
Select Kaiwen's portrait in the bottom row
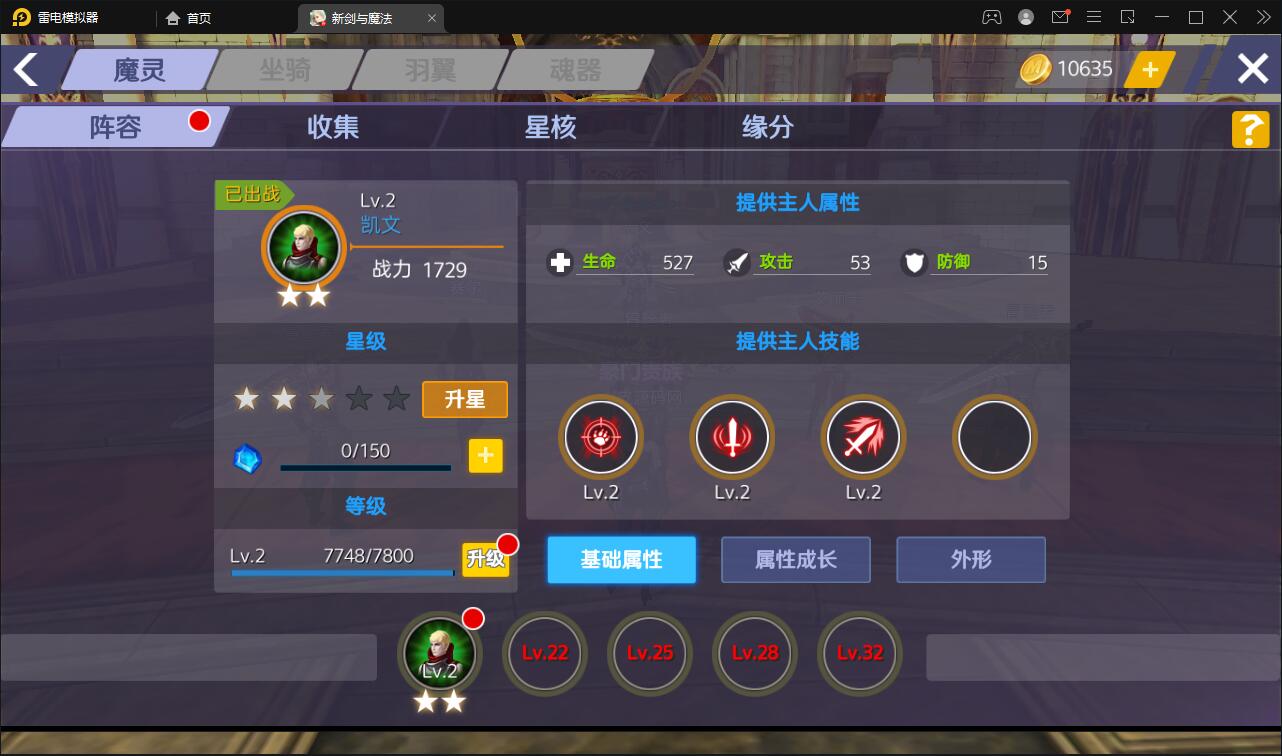pos(440,654)
